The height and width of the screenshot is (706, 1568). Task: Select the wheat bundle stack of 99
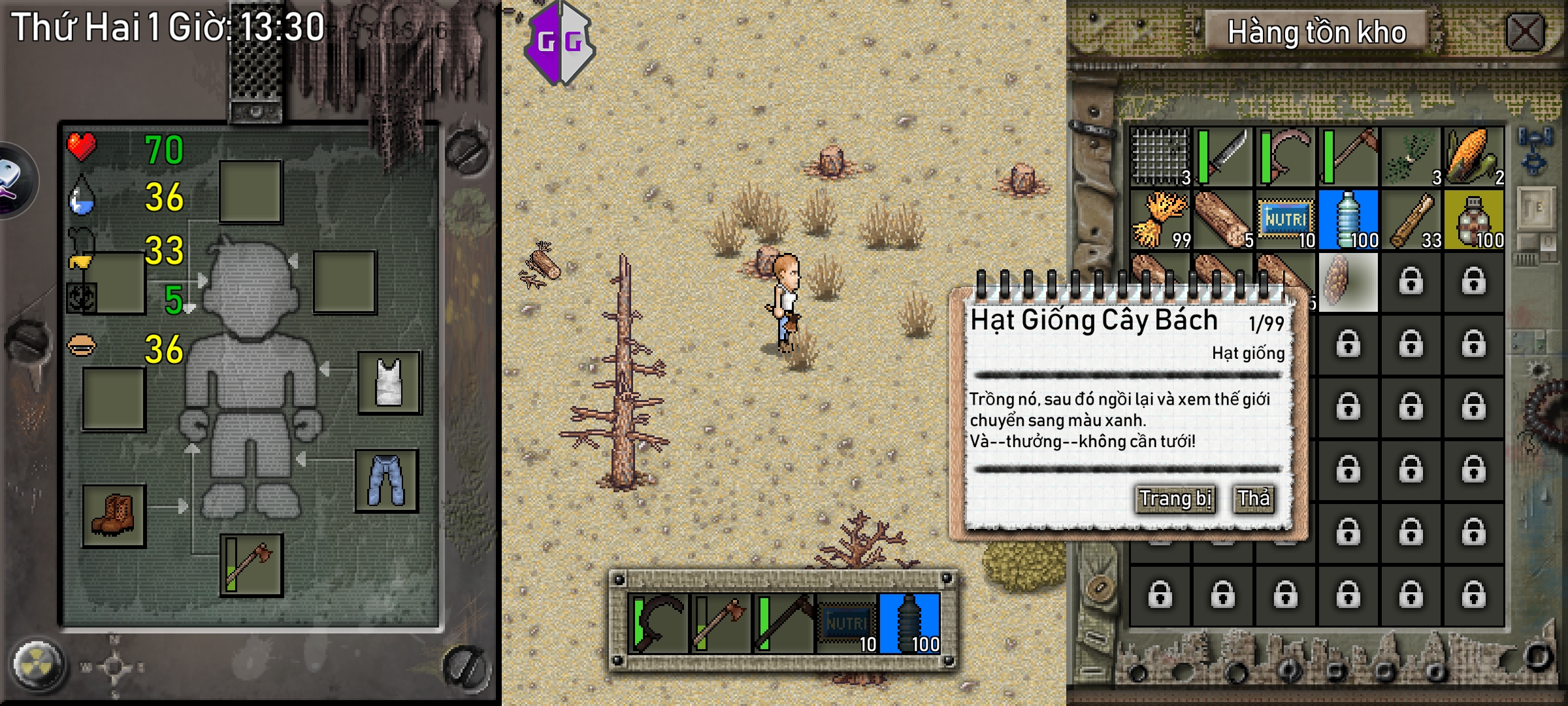1161,220
